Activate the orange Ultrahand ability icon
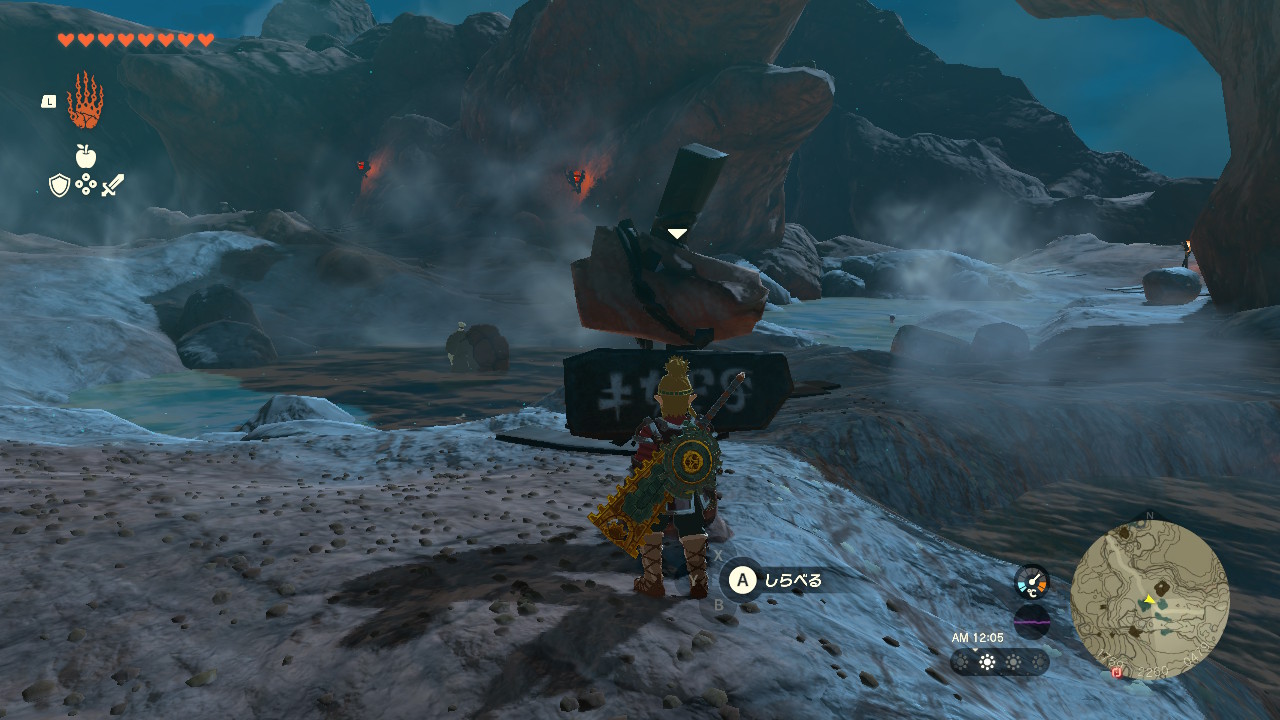Viewport: 1280px width, 720px height. (85, 101)
